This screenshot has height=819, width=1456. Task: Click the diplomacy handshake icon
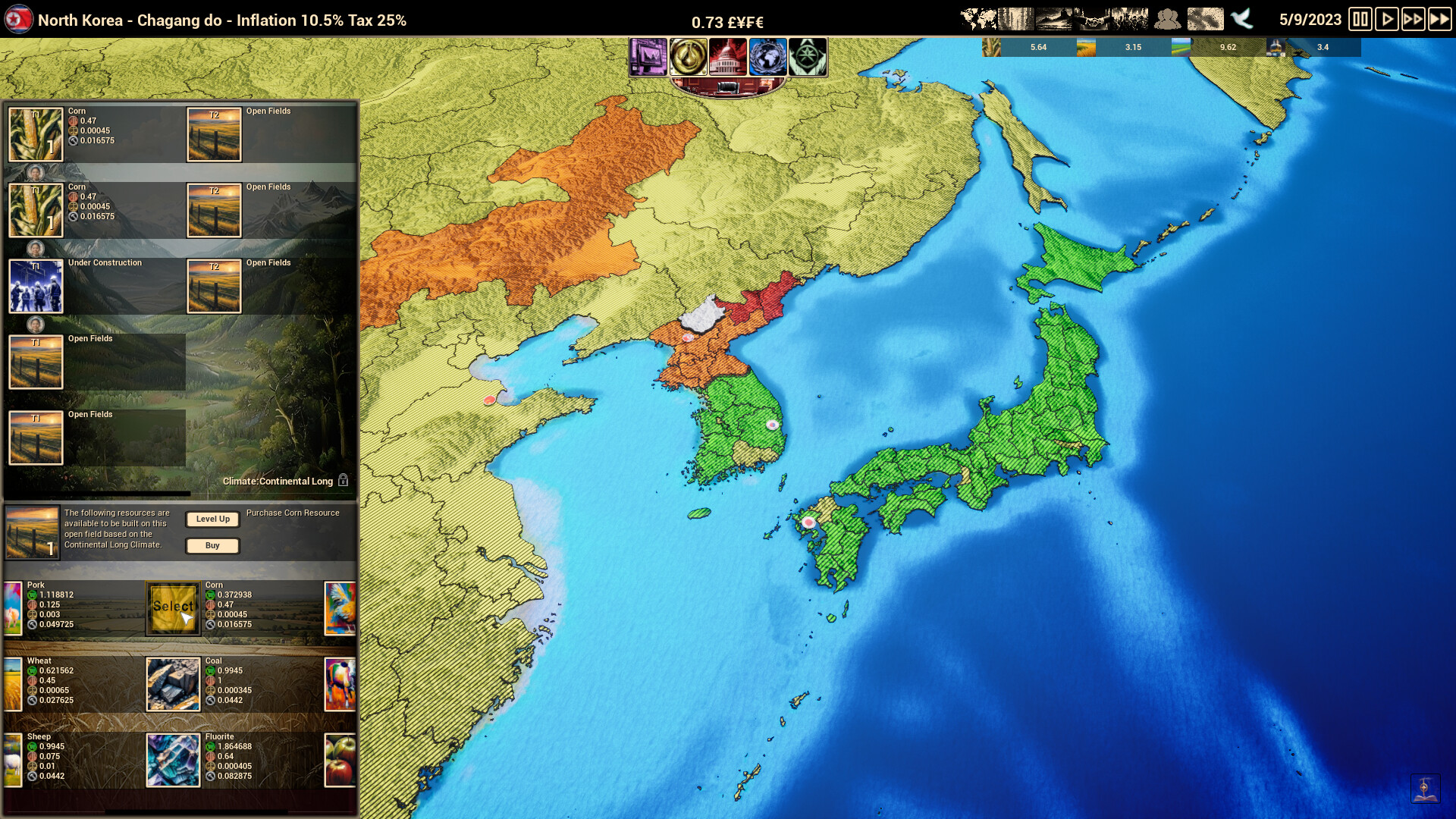tap(1094, 17)
